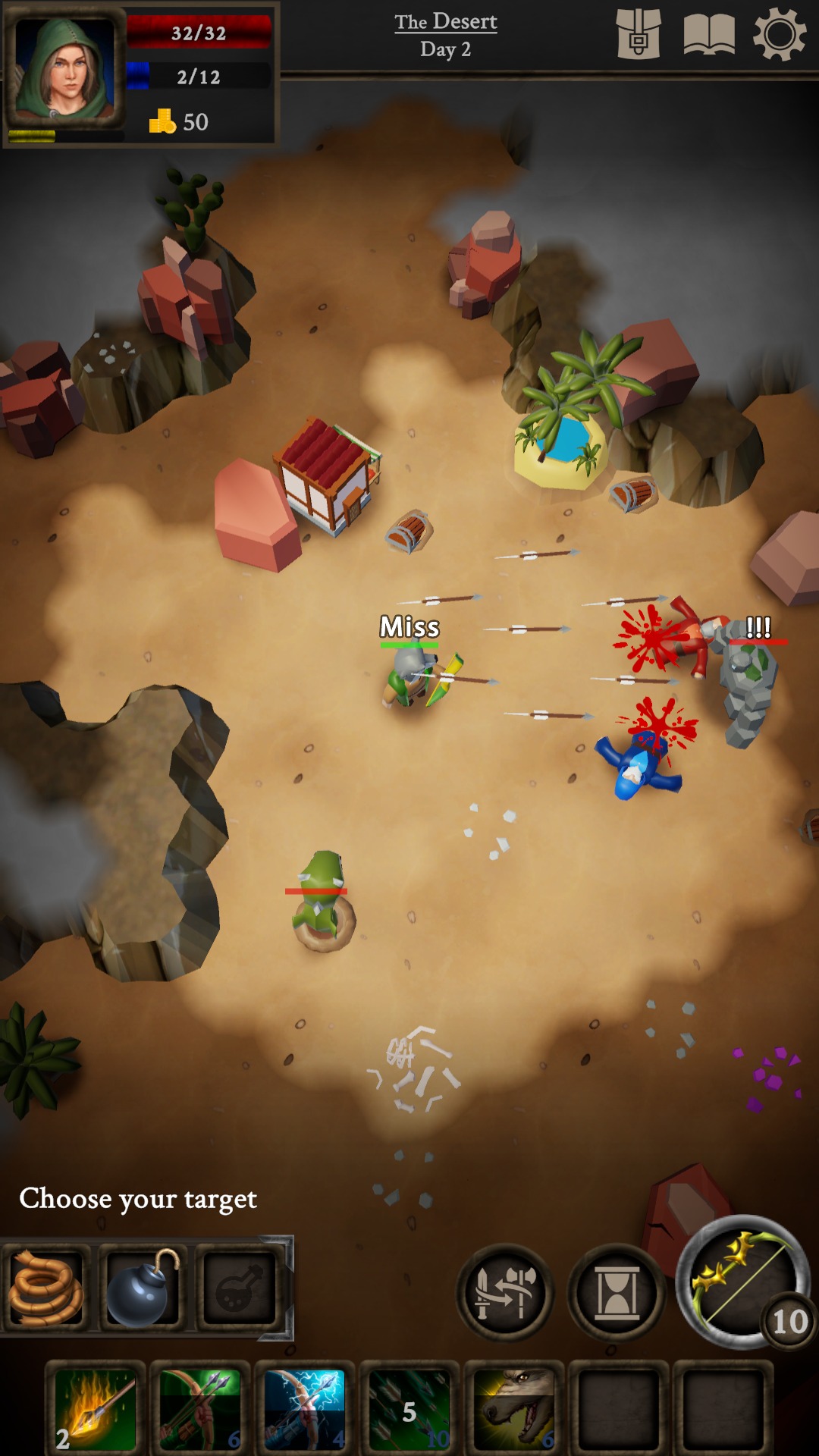Activate the weapon swap button
The image size is (819, 1456).
pyautogui.click(x=505, y=1292)
